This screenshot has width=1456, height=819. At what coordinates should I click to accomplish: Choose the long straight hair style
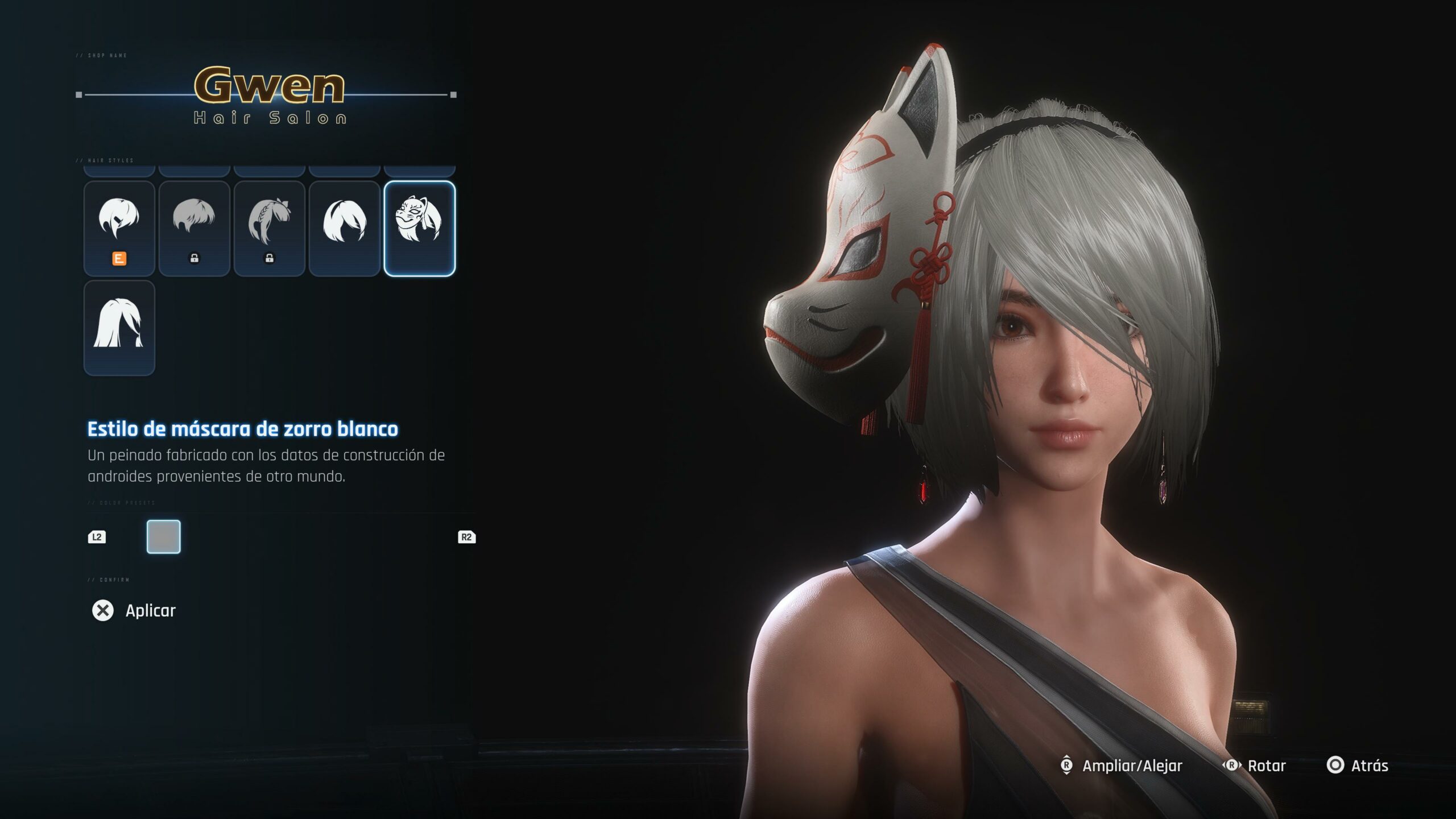[119, 328]
